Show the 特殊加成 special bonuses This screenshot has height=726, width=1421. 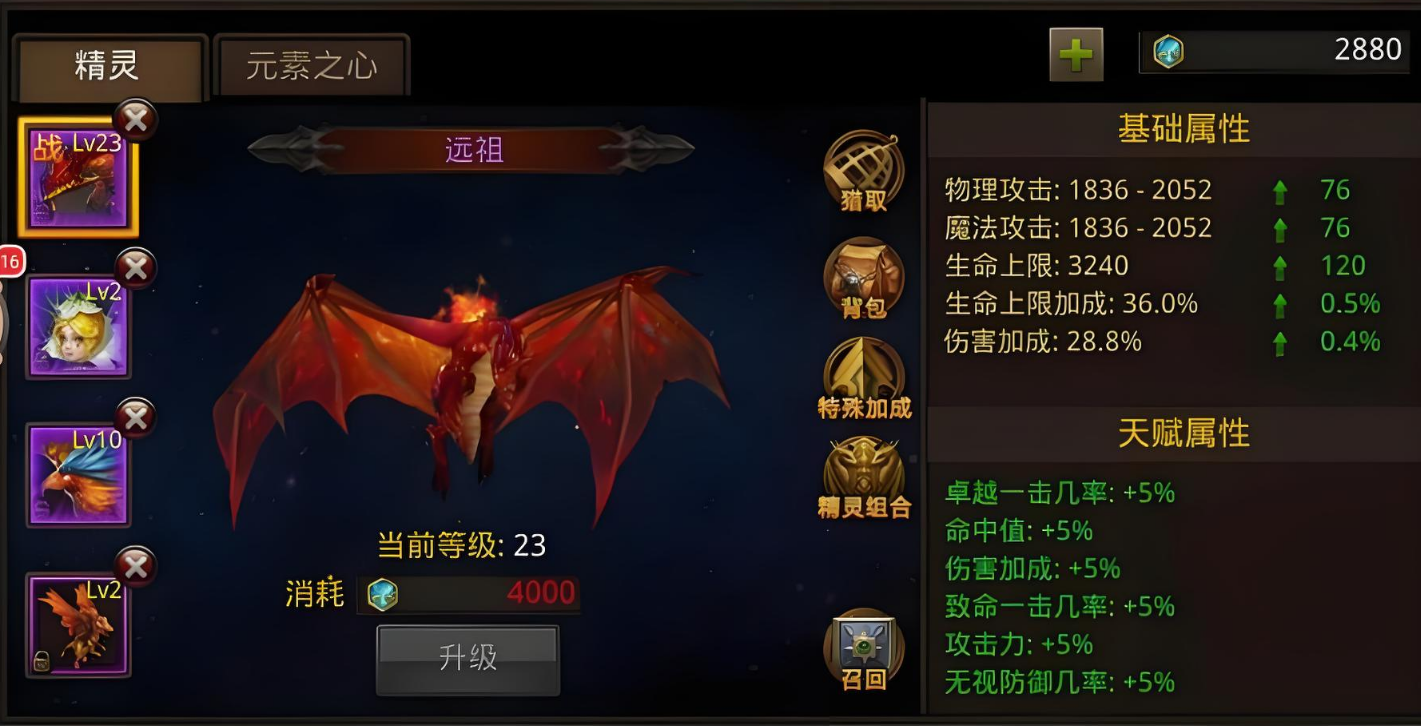tap(864, 378)
